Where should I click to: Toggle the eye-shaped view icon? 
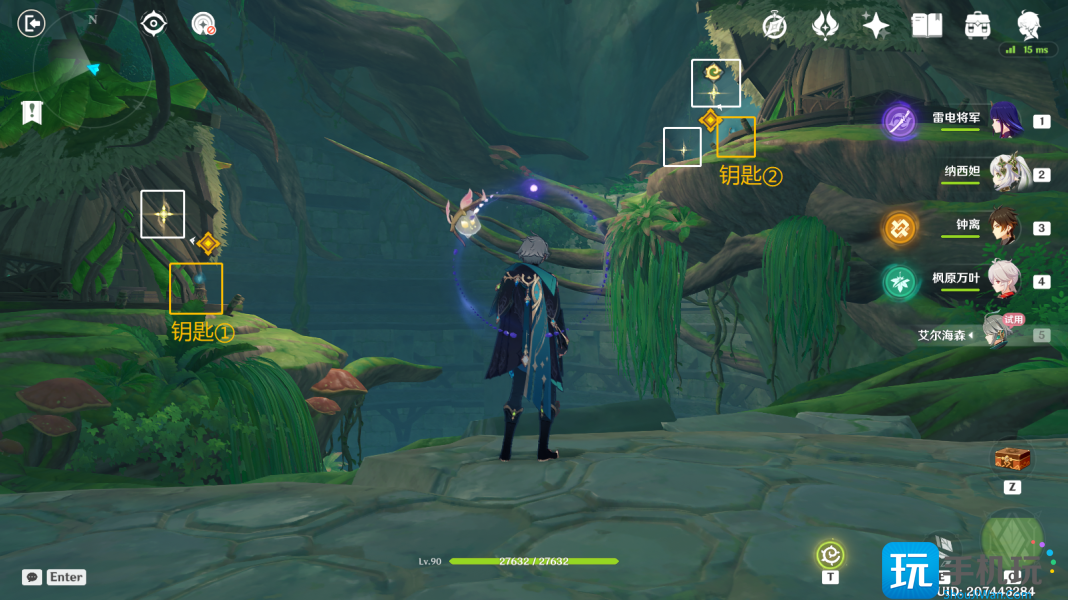(x=153, y=23)
